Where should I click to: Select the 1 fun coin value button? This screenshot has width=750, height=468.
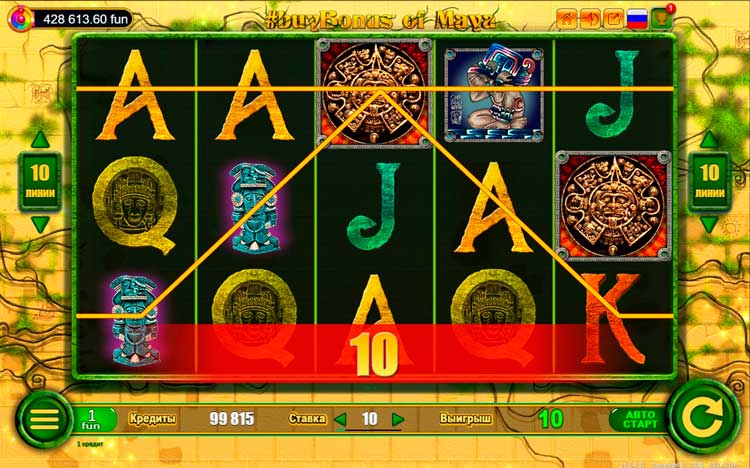tap(91, 419)
